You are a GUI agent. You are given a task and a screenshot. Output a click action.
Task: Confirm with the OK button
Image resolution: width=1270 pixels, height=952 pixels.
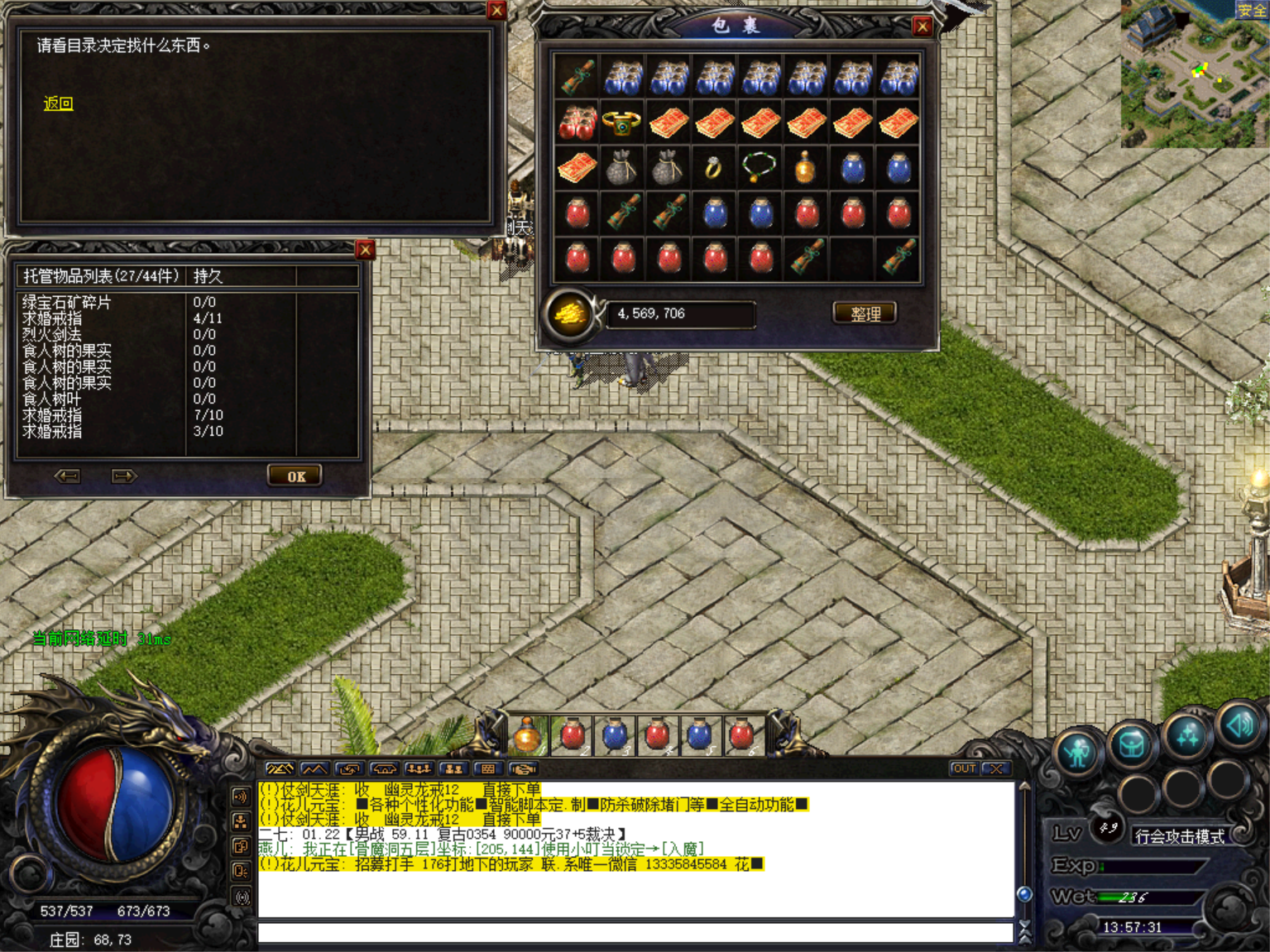295,476
